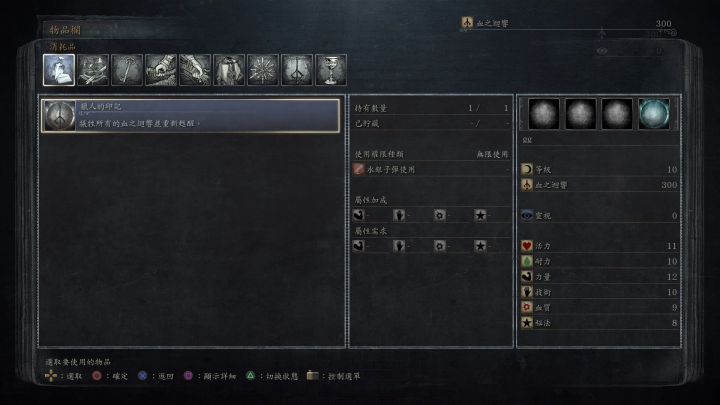Switch to the Caryll runes tab
Viewport: 720px width, 405px height.
297,69
